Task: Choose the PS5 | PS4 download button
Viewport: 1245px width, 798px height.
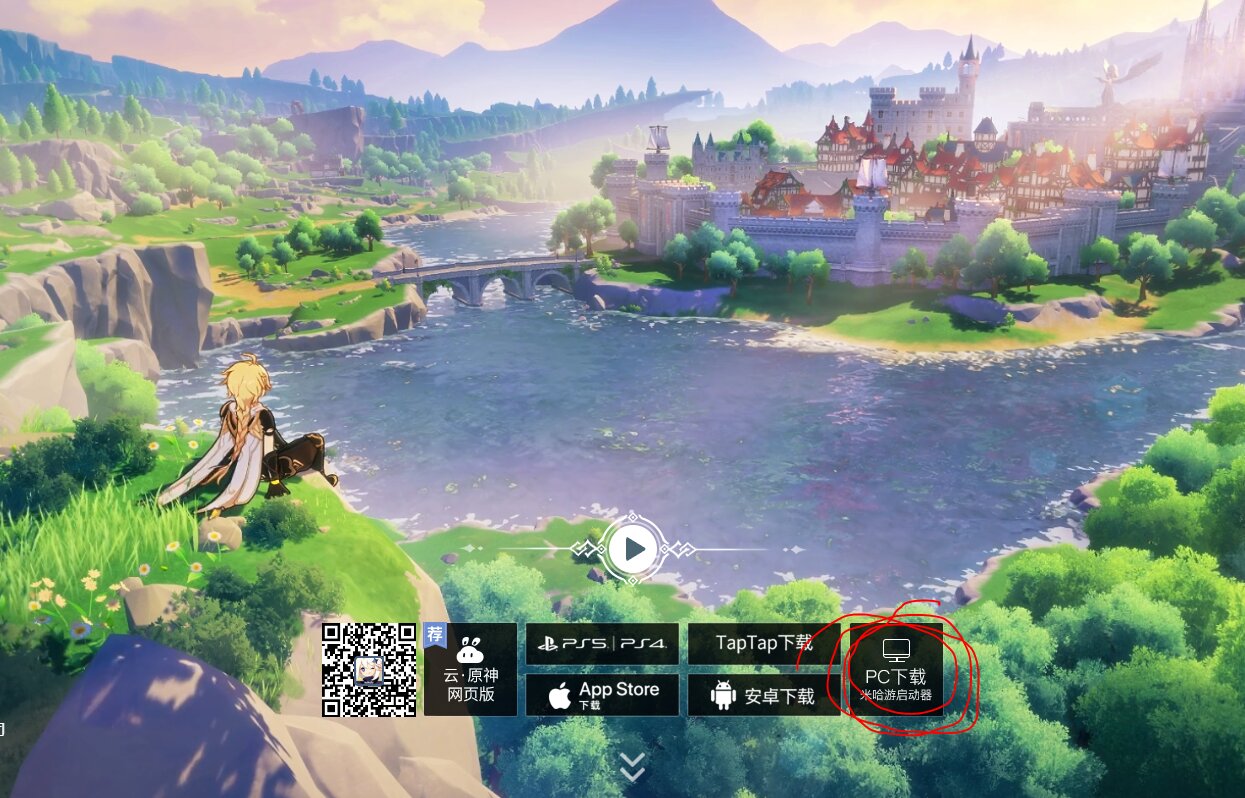Action: [x=602, y=644]
